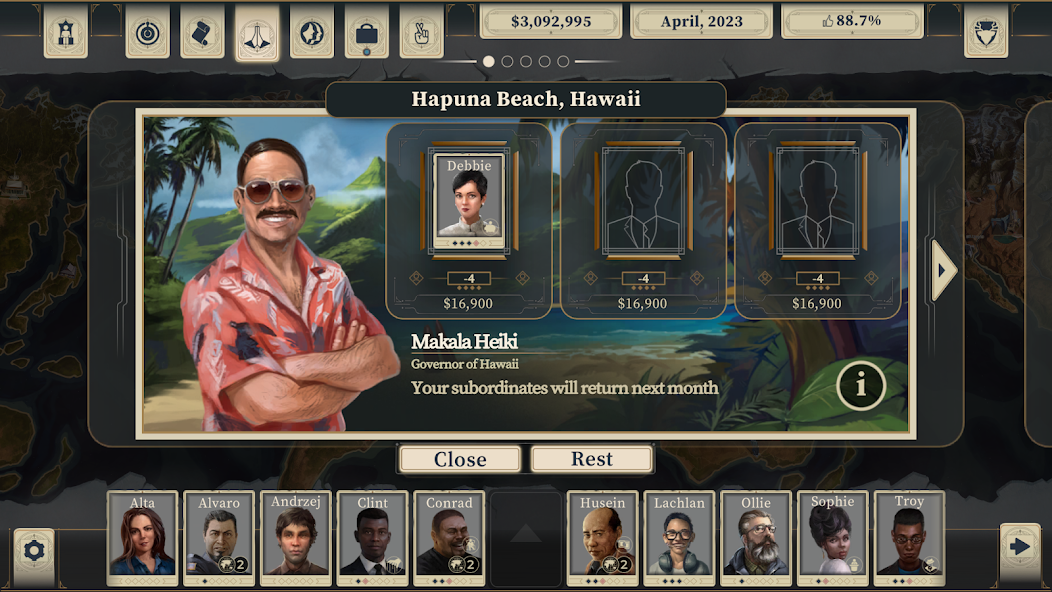Advance with the bottom-right arrow button
Screen dimensions: 1052x592
point(1020,547)
